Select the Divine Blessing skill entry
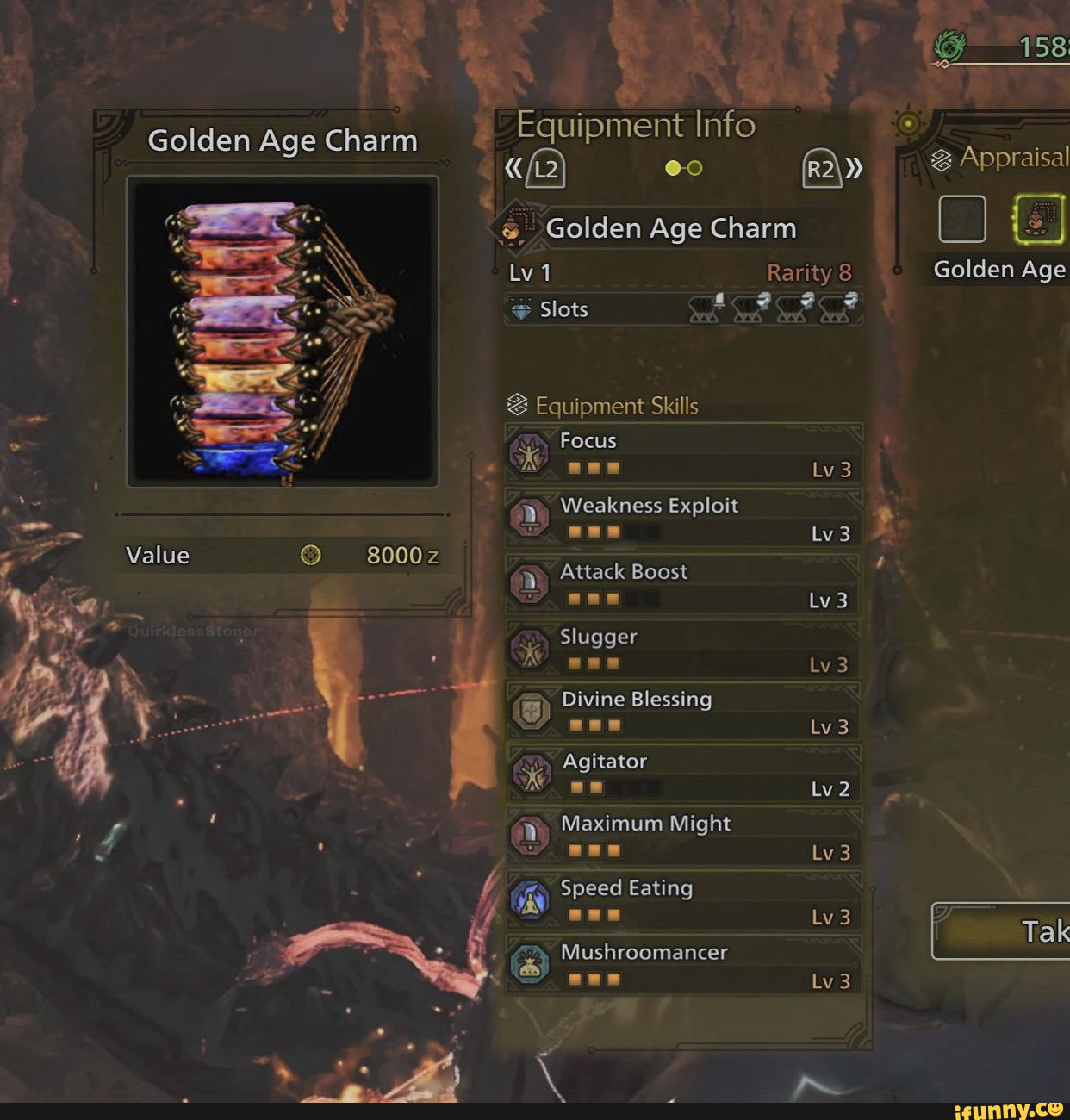The image size is (1070, 1120). [x=684, y=712]
